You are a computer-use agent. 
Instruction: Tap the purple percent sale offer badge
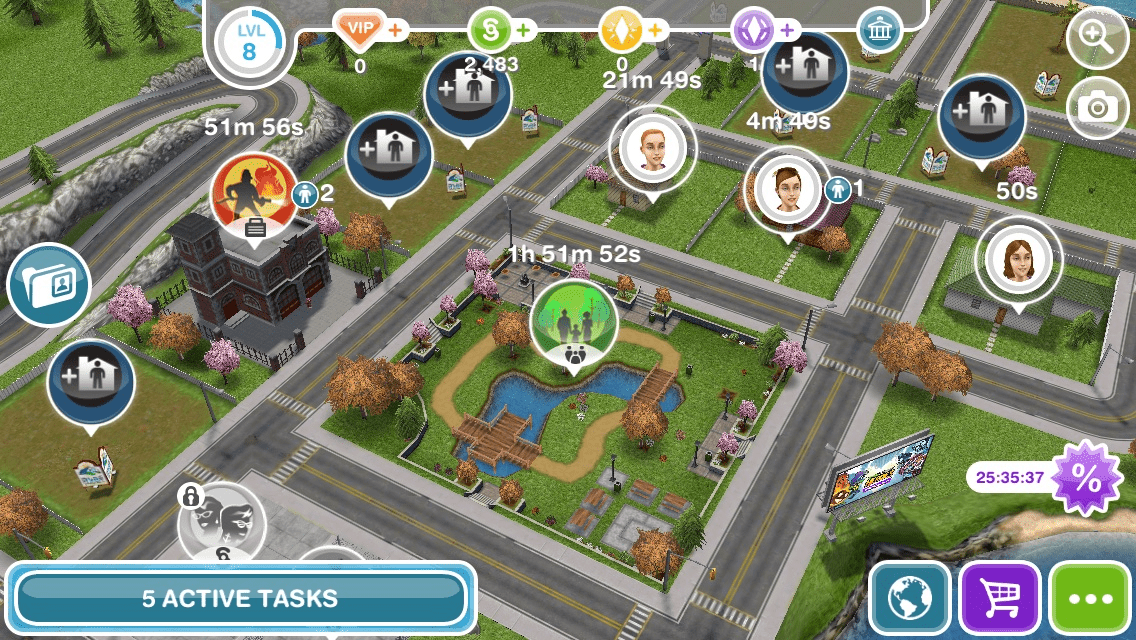(1086, 477)
